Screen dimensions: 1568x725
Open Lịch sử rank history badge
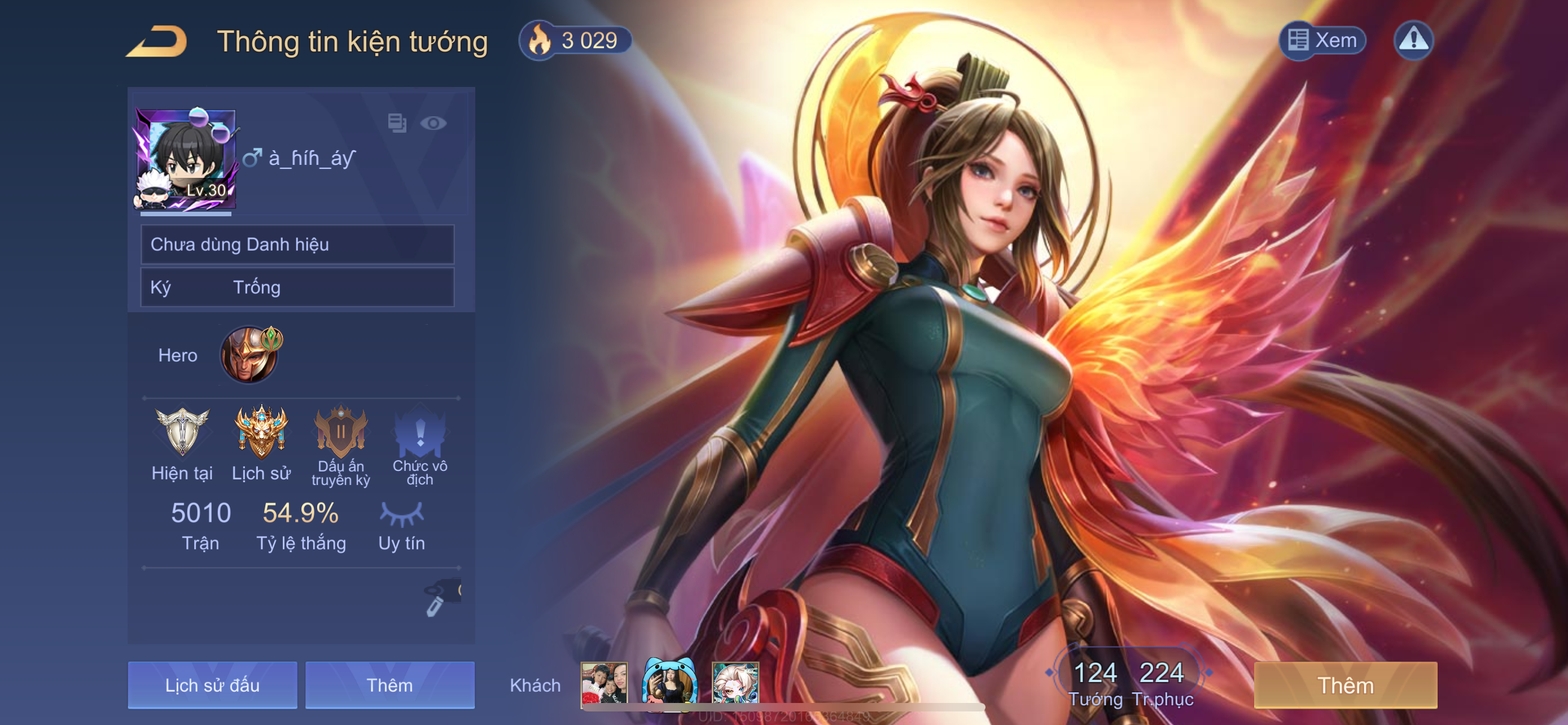click(x=261, y=432)
